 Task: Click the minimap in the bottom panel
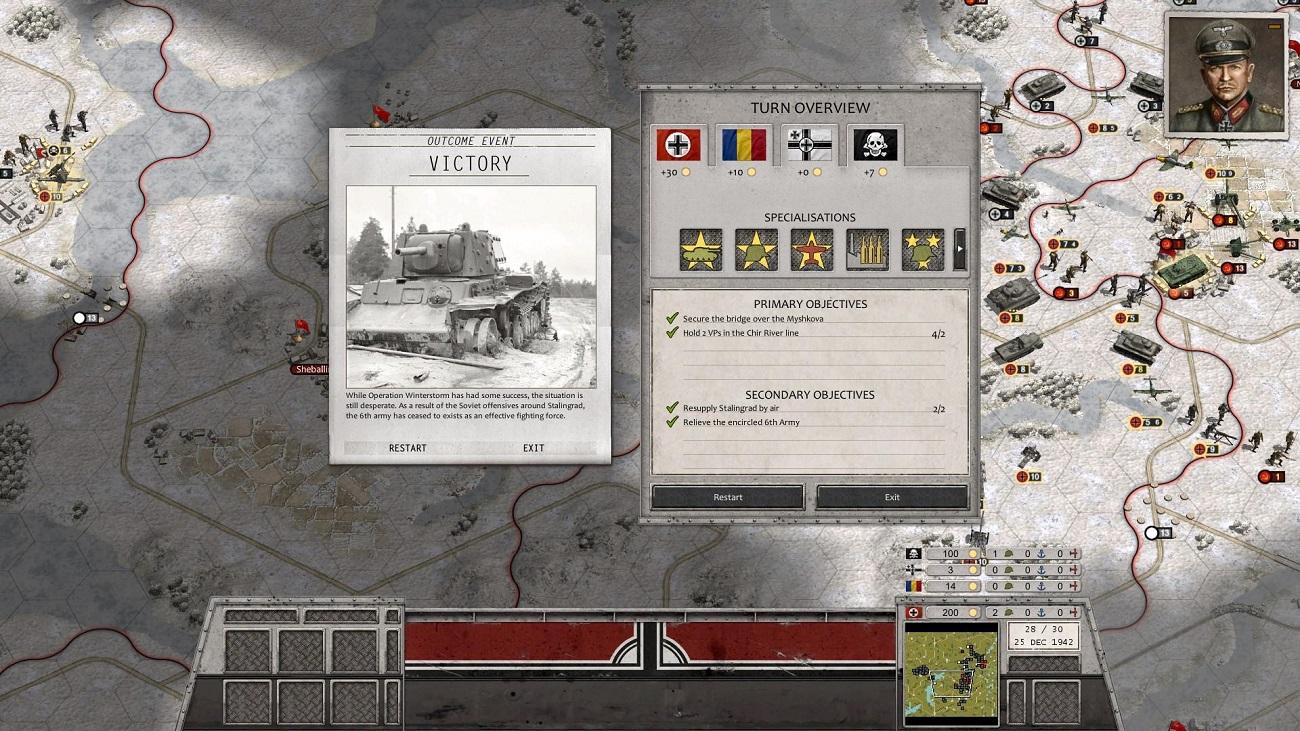coord(951,673)
